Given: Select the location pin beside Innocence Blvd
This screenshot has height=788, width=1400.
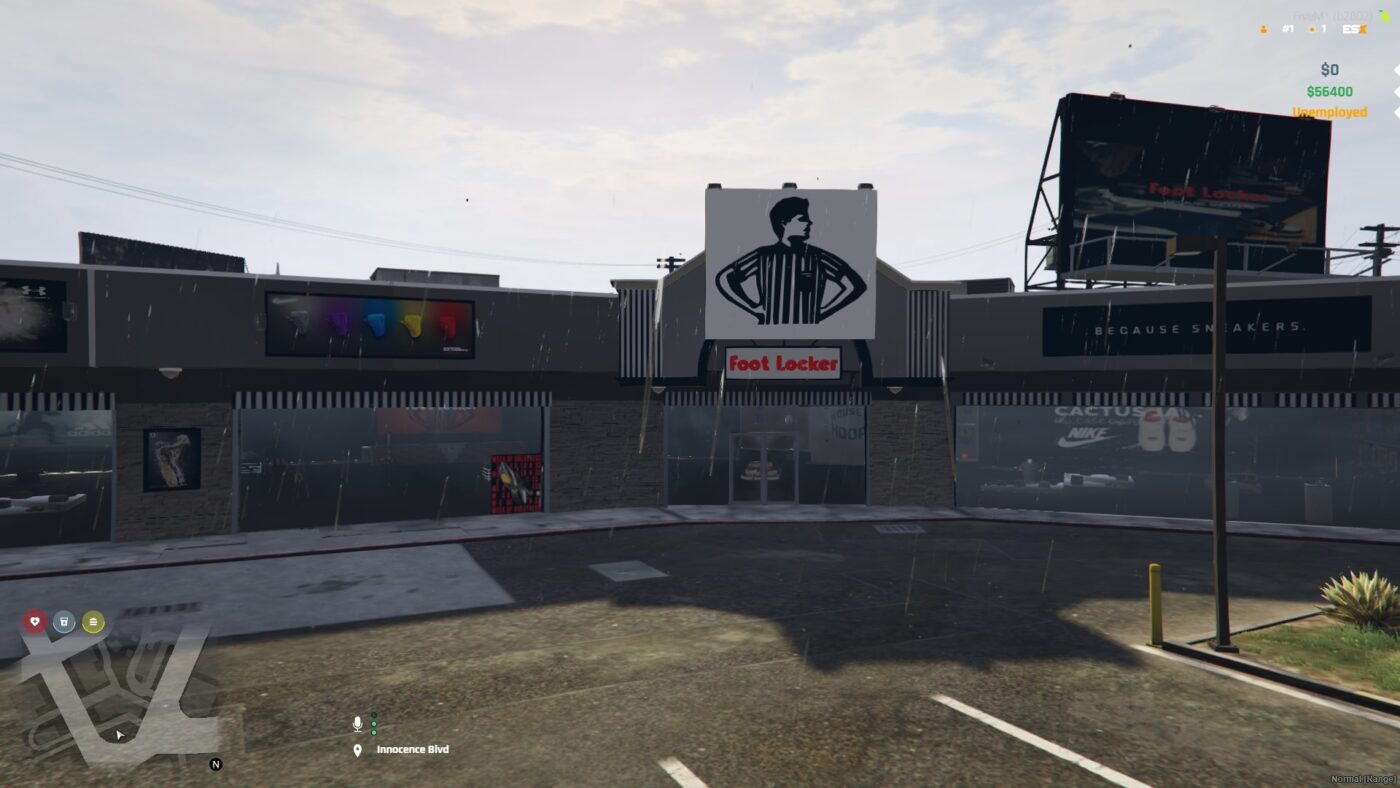Looking at the screenshot, I should (x=358, y=749).
